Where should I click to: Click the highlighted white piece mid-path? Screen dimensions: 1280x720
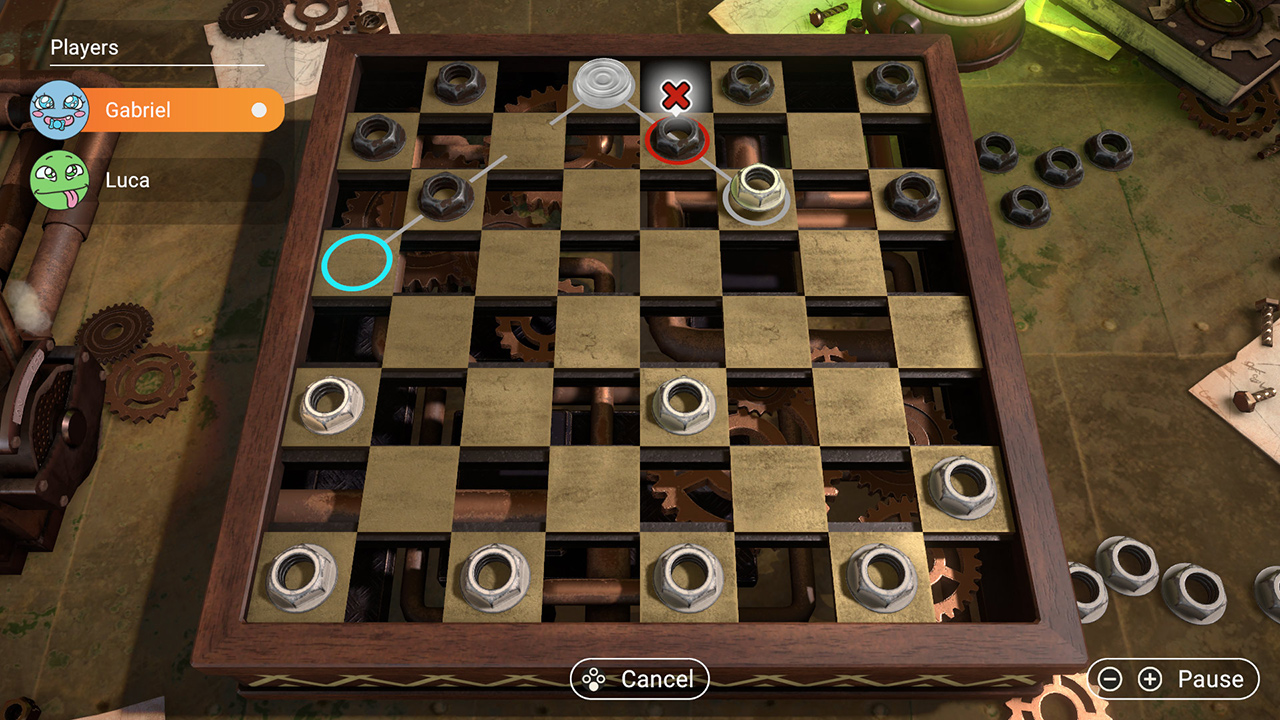(756, 192)
